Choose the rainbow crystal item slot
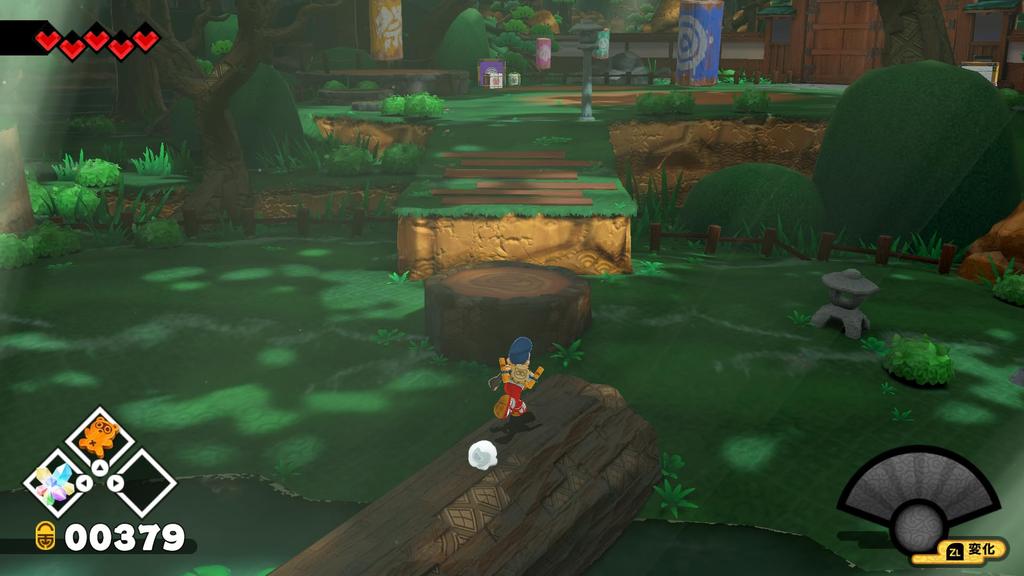This screenshot has width=1024, height=576. pos(54,484)
